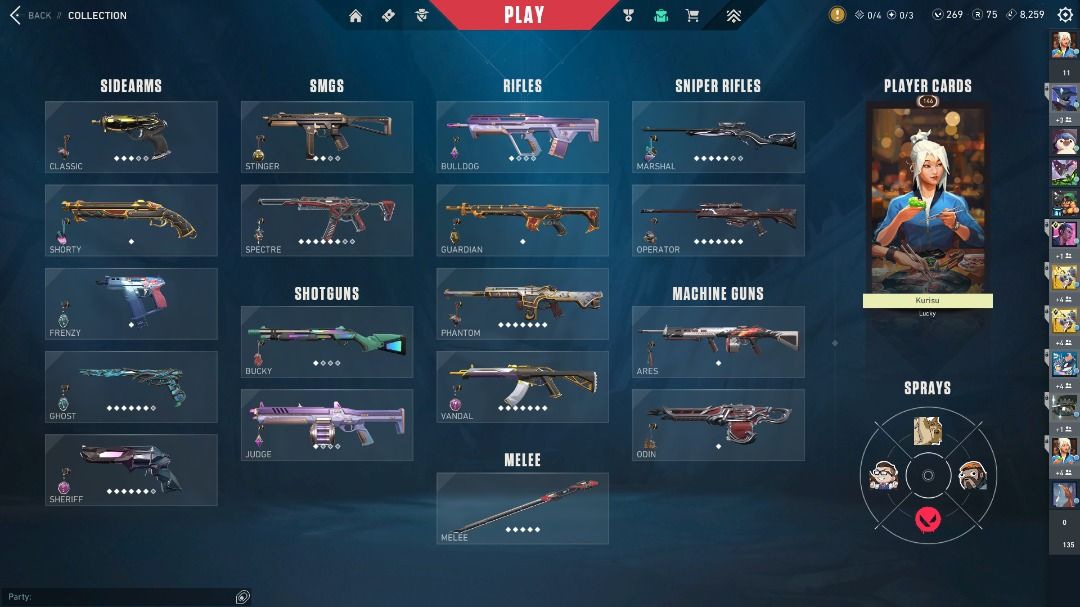Select the Phantom rifle slot

pos(522,303)
